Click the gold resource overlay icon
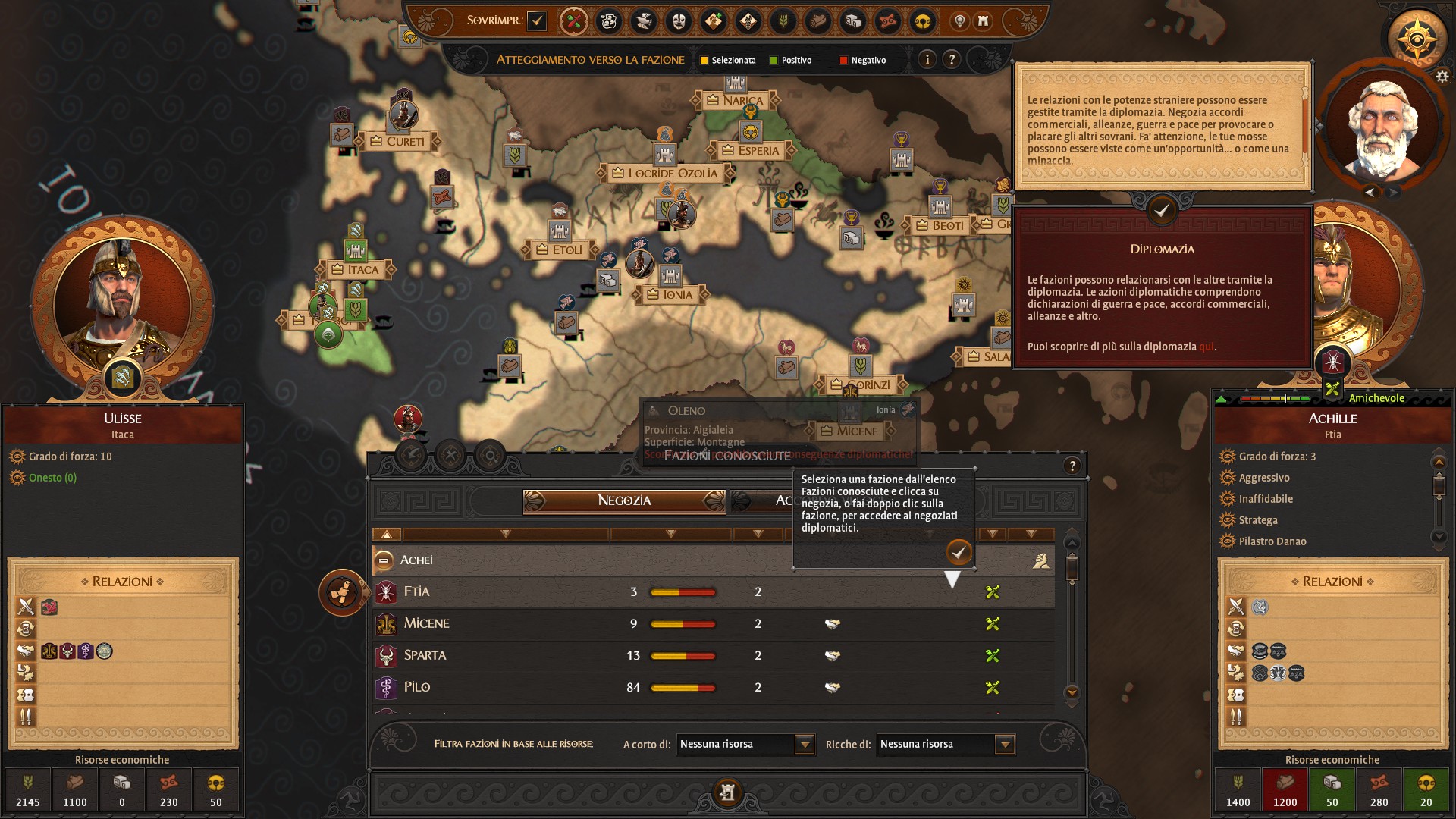The image size is (1456, 819). coord(922,22)
